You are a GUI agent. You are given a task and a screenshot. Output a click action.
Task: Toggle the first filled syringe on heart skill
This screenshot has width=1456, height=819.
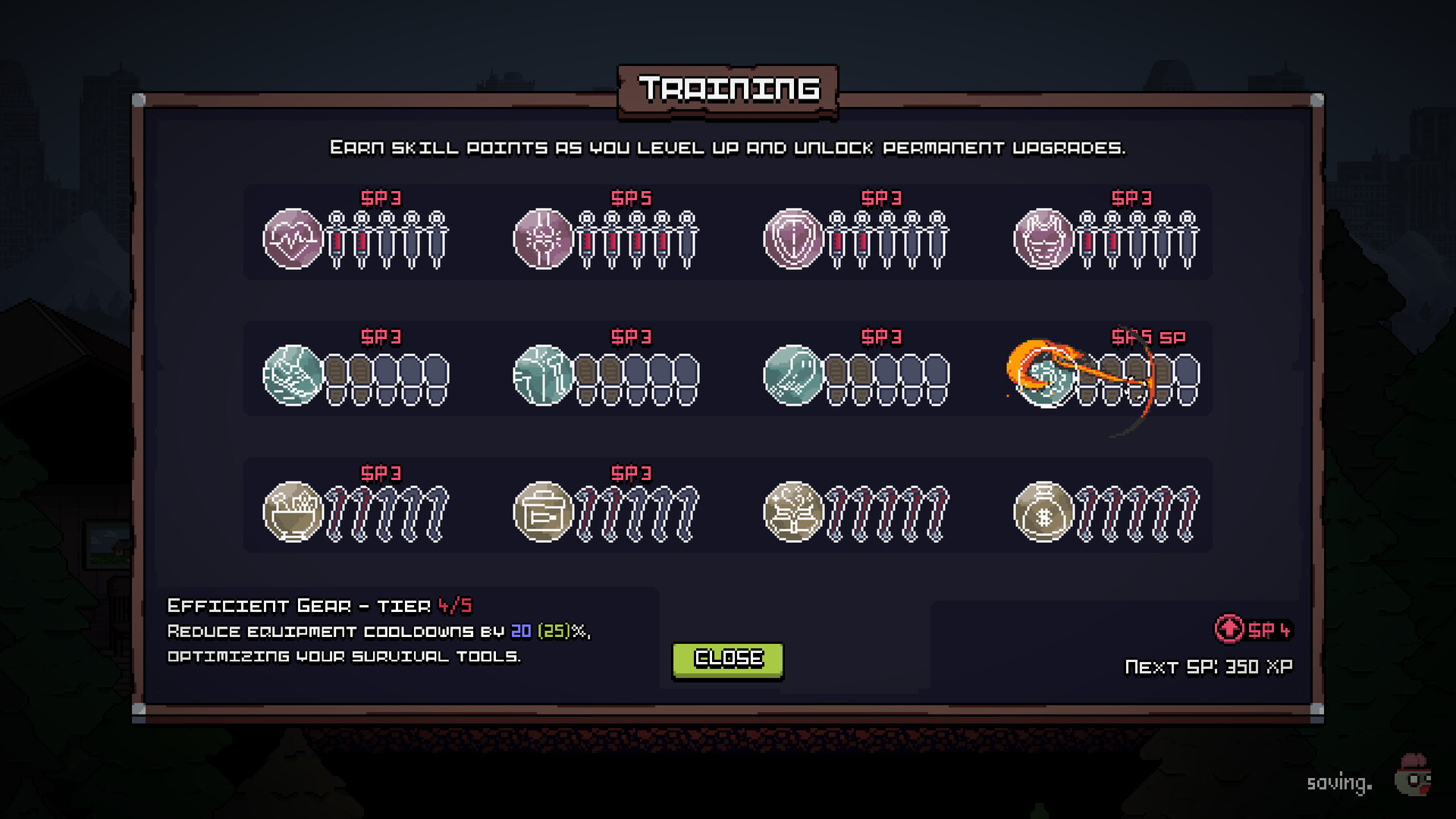(x=335, y=241)
